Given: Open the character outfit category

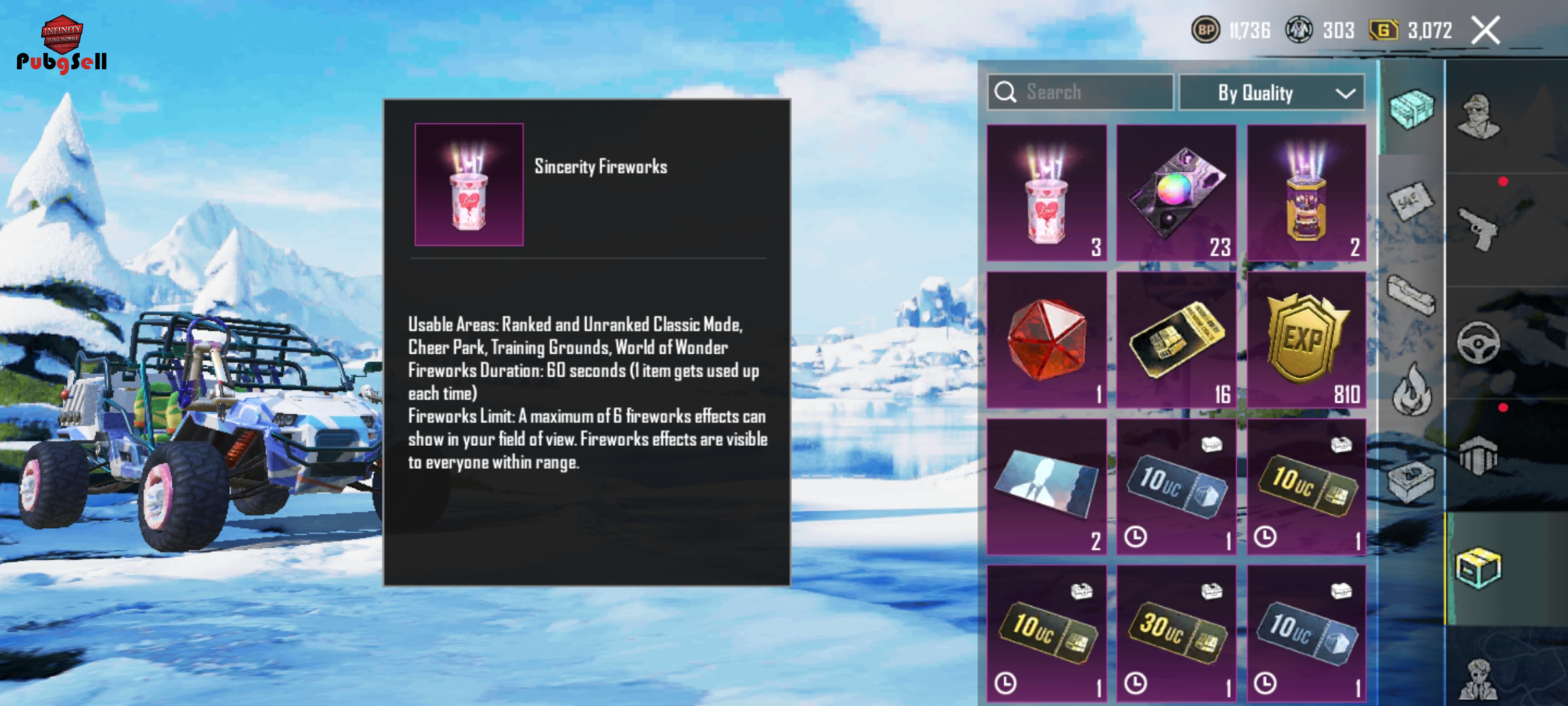Looking at the screenshot, I should [x=1479, y=116].
